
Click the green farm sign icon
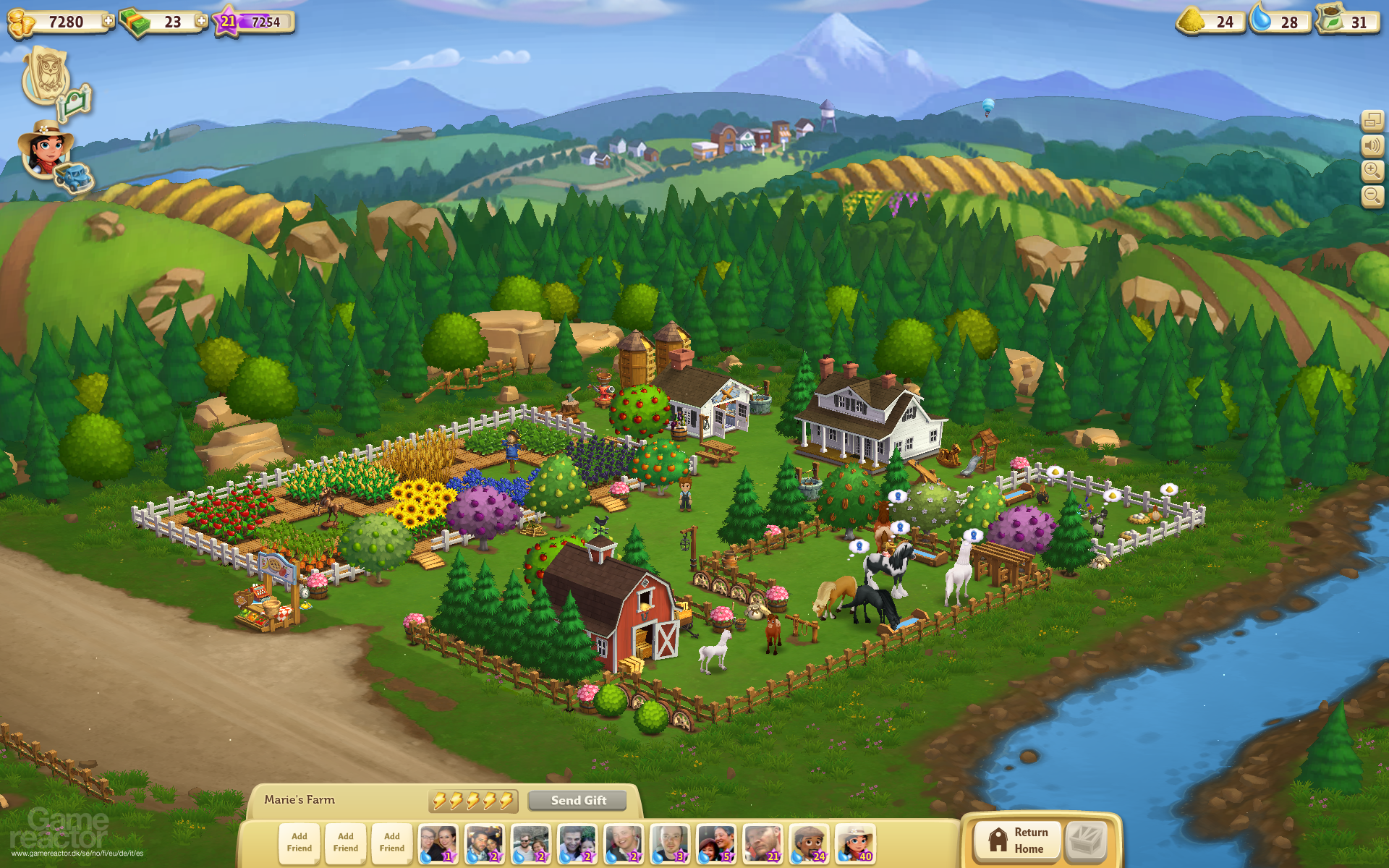click(x=75, y=103)
